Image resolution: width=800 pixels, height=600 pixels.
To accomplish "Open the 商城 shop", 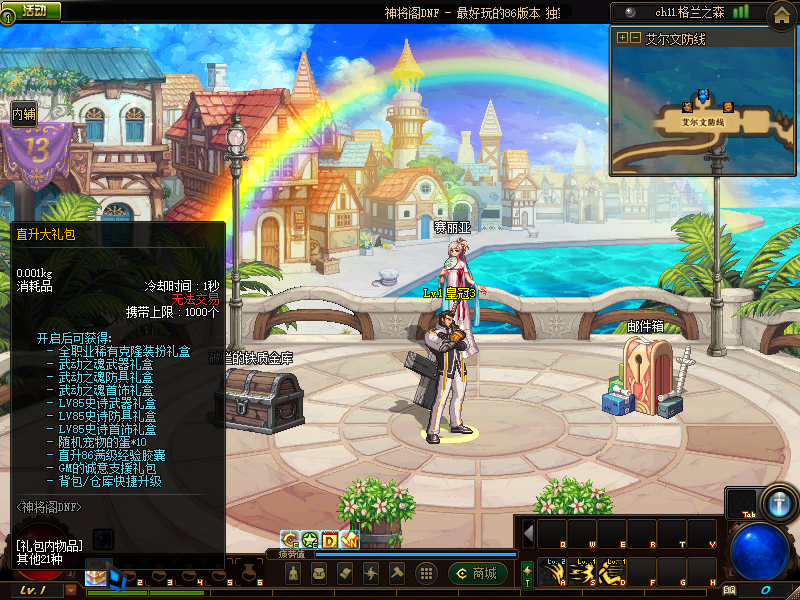I will 478,573.
